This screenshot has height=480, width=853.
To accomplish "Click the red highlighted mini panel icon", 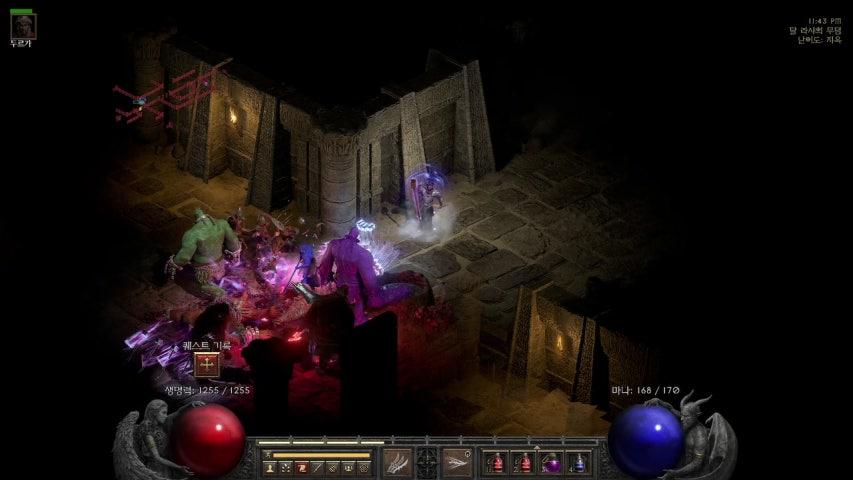I will click(302, 467).
